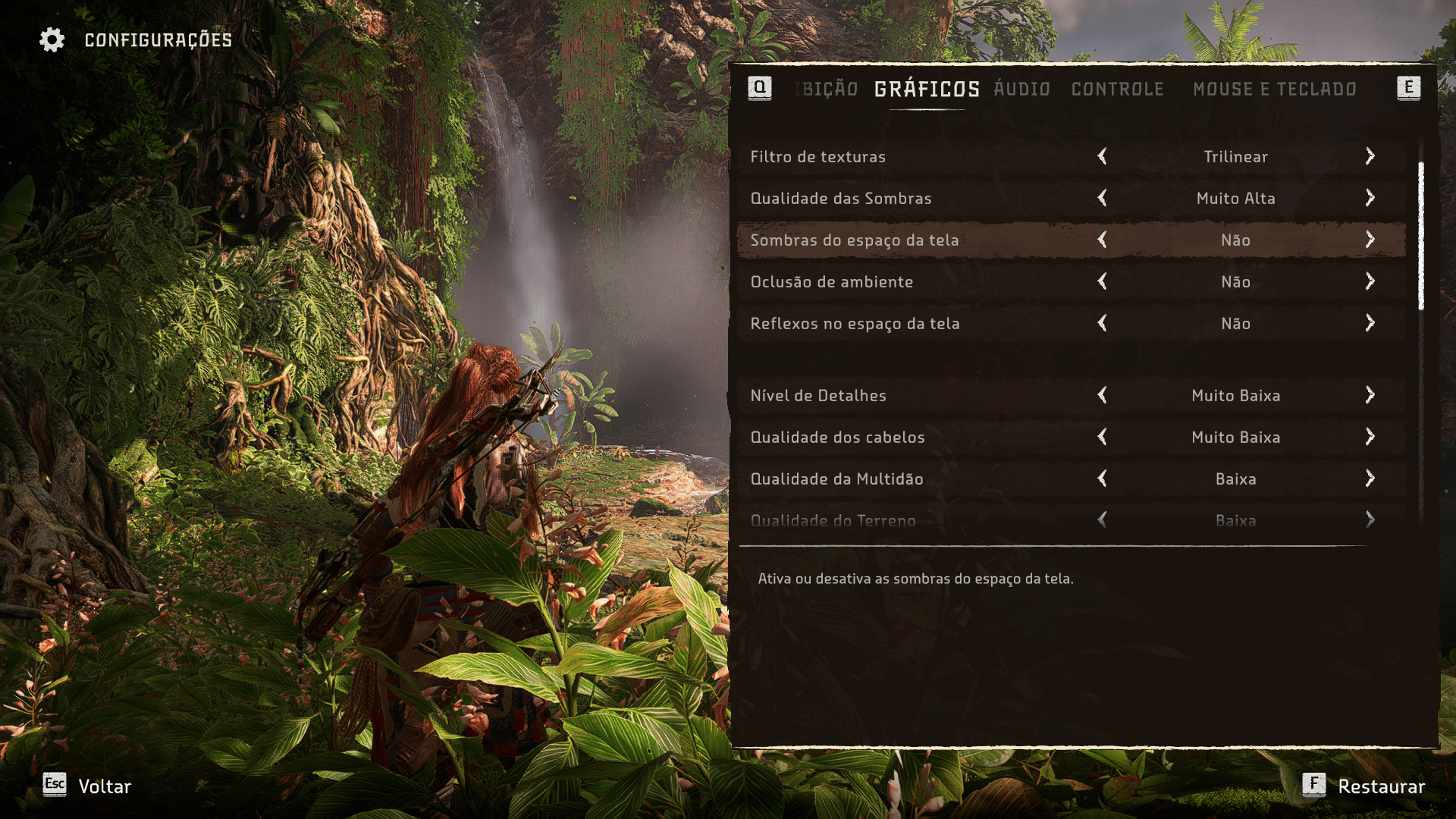This screenshot has width=1456, height=819.
Task: Select the Mouse e Teclado tab
Action: tap(1274, 89)
